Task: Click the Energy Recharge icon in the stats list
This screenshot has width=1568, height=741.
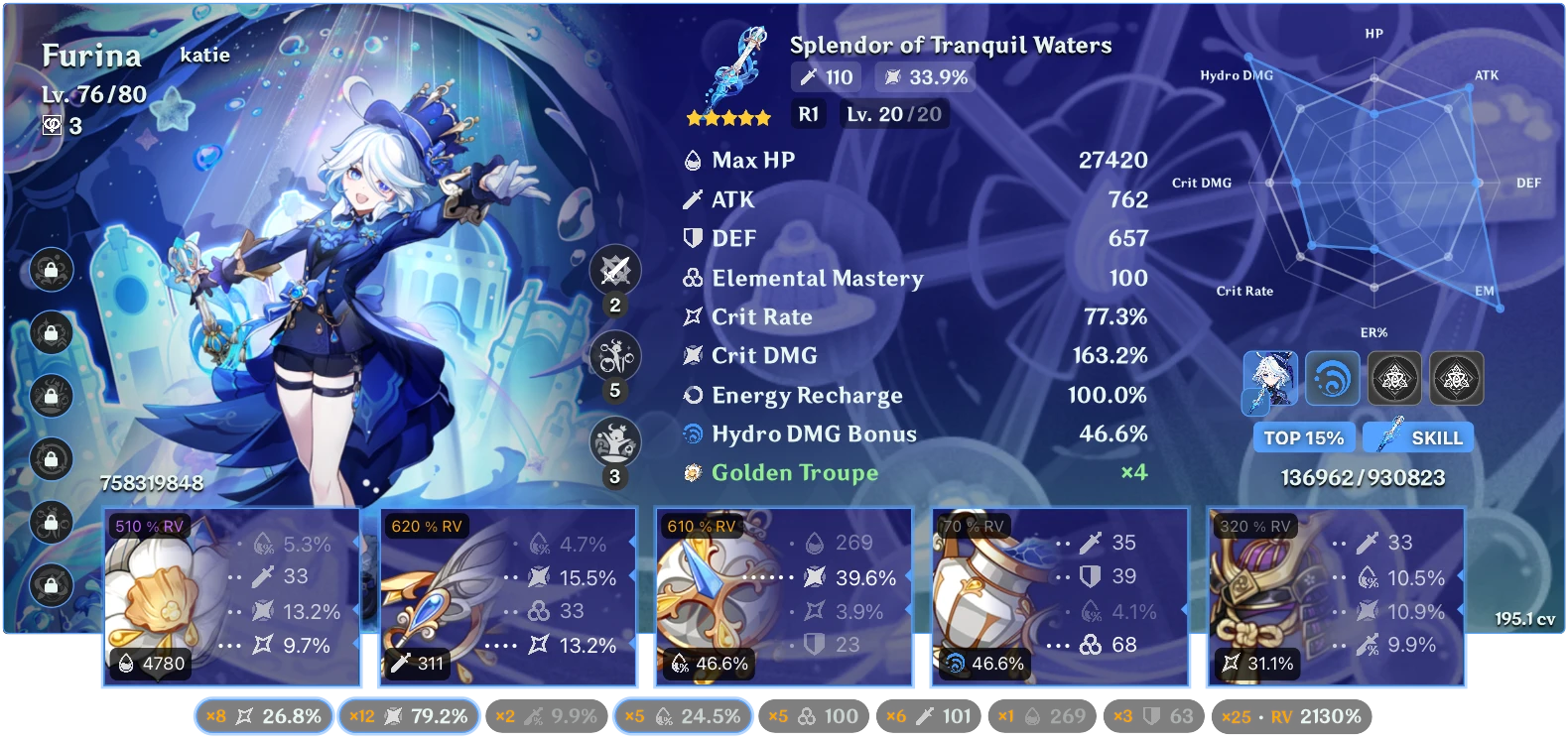Action: tap(692, 395)
